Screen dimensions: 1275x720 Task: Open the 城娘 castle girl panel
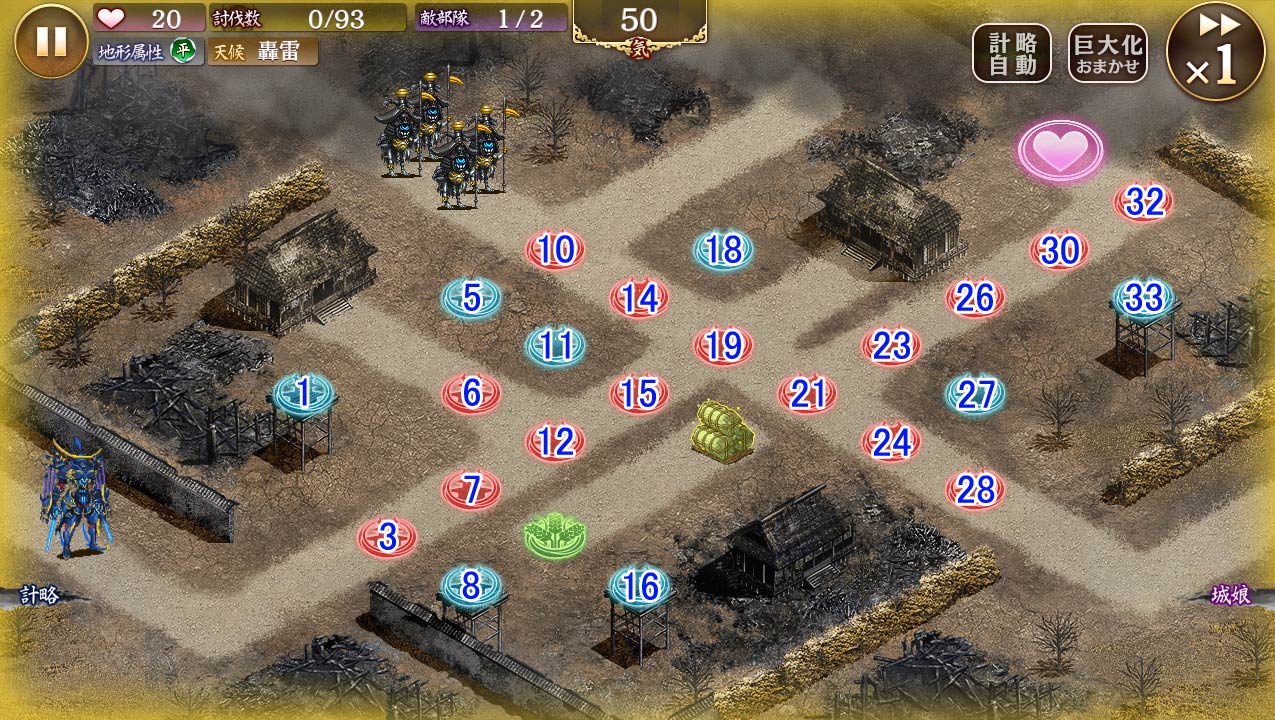pyautogui.click(x=1230, y=595)
